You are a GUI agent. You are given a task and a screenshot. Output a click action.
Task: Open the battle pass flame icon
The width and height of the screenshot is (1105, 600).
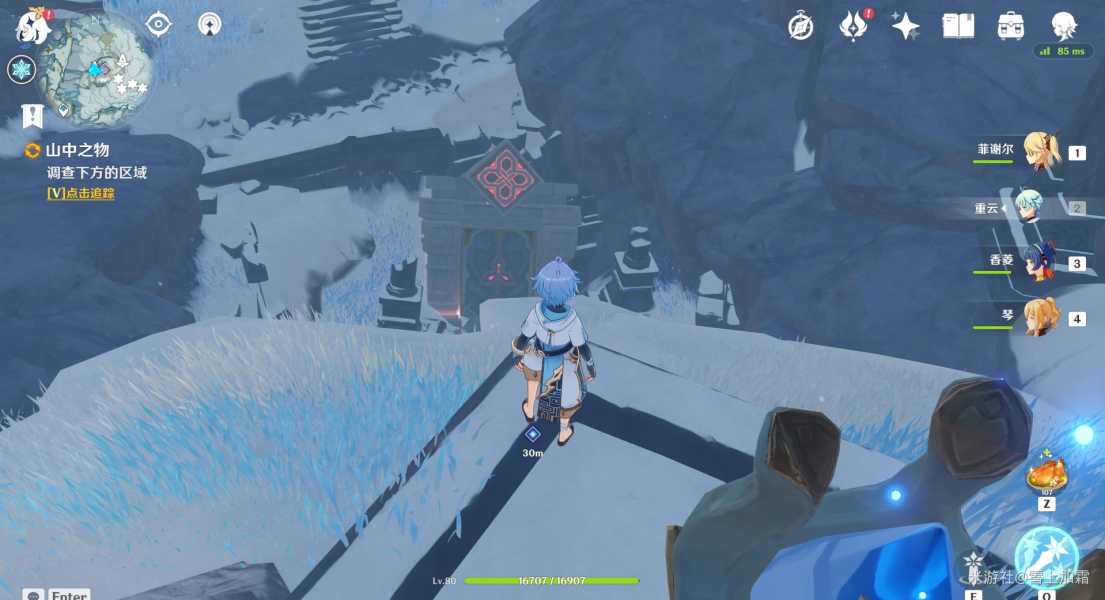click(x=853, y=27)
